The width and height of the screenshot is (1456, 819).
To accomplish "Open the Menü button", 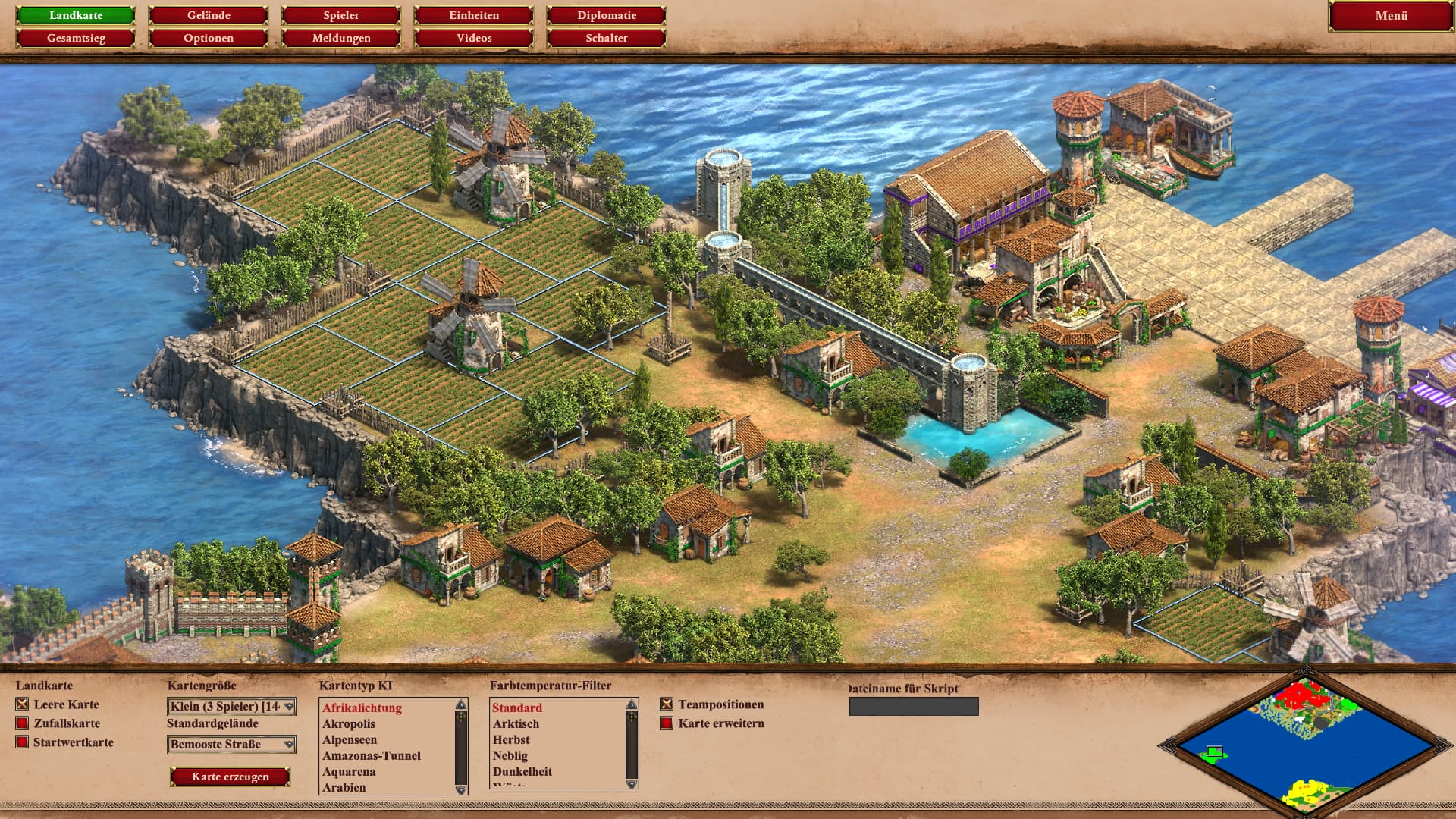I will [x=1391, y=16].
